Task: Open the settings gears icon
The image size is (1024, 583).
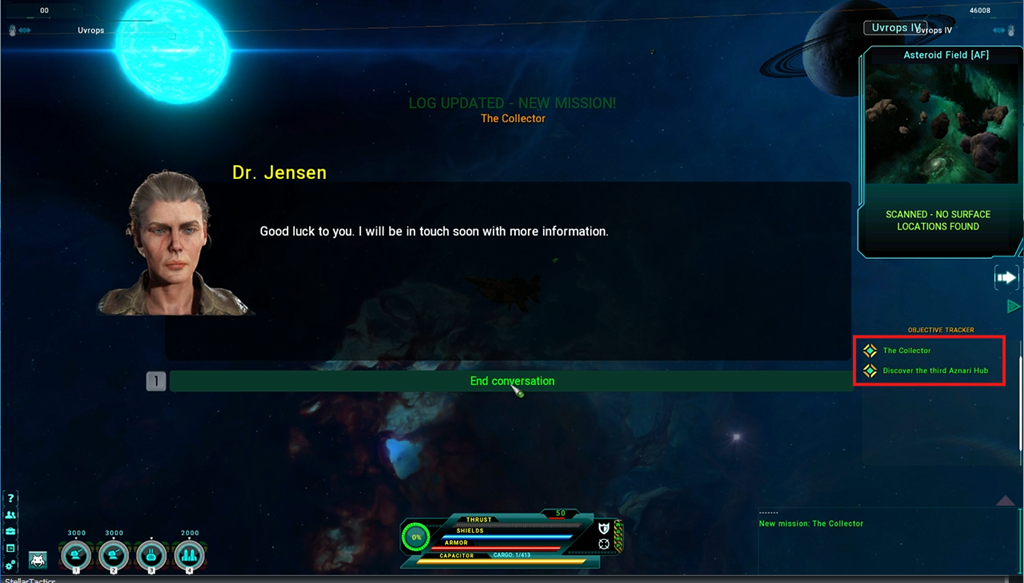Action: [x=11, y=565]
